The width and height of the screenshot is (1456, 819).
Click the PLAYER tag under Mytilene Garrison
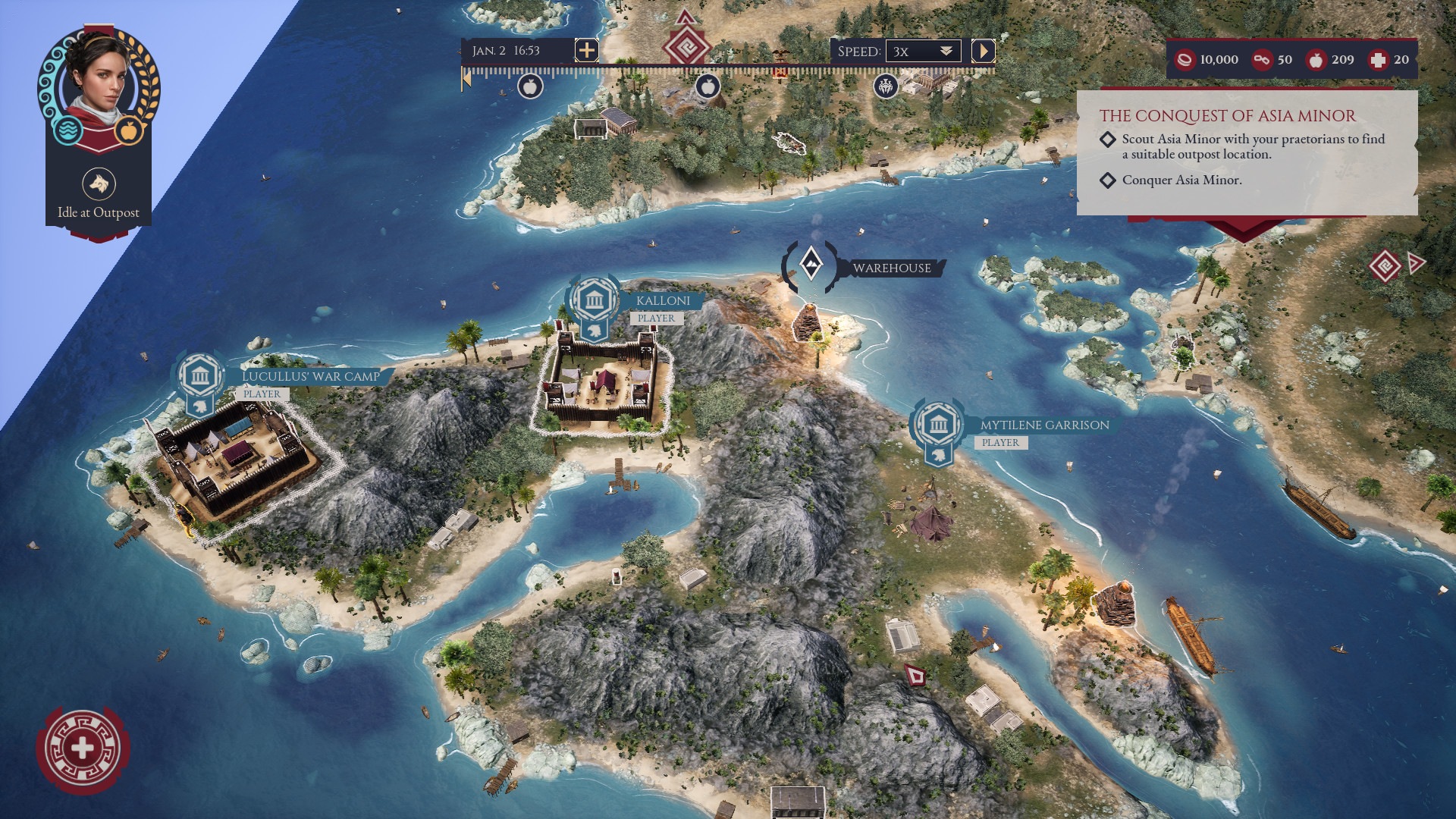pyautogui.click(x=1003, y=442)
